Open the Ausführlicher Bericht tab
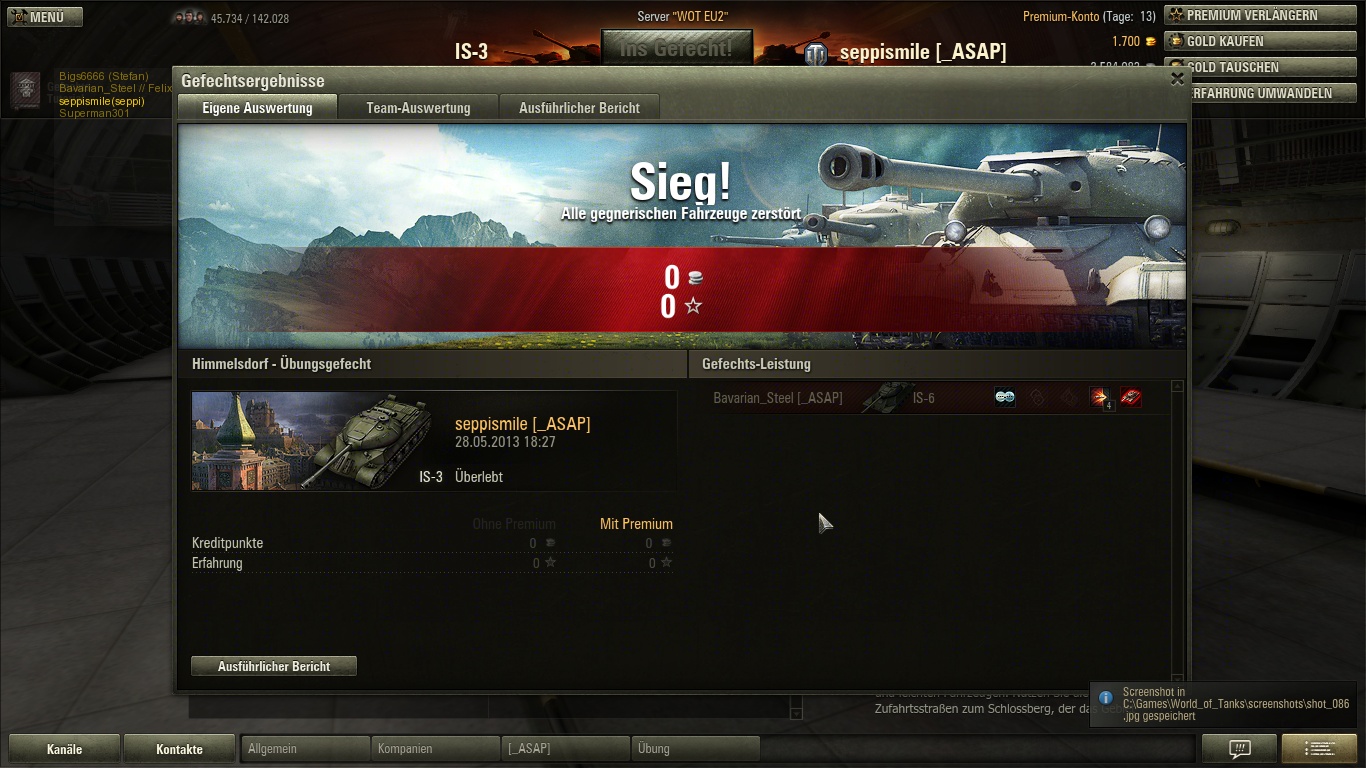Viewport: 1366px width, 768px height. tap(579, 108)
